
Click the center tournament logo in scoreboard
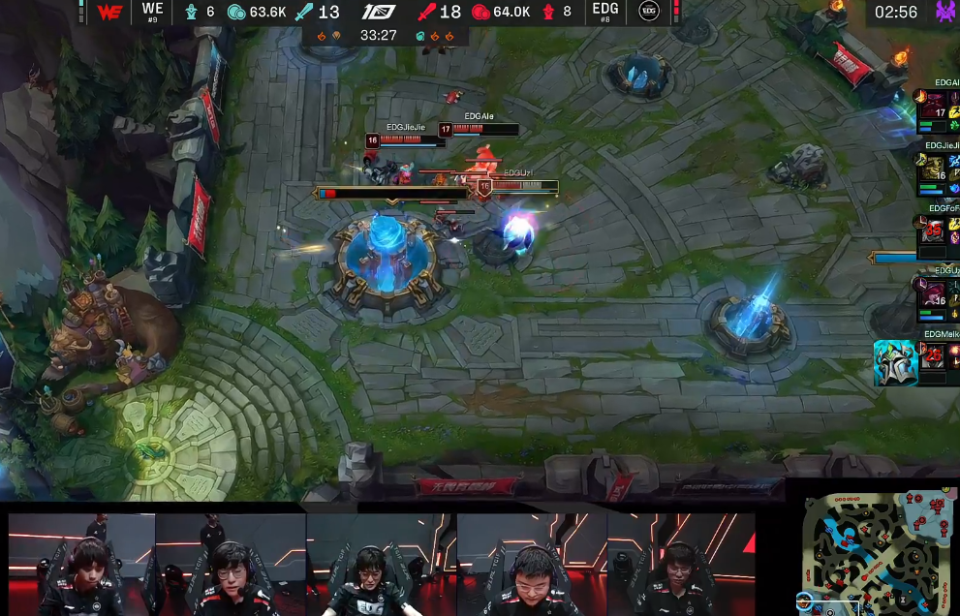378,12
